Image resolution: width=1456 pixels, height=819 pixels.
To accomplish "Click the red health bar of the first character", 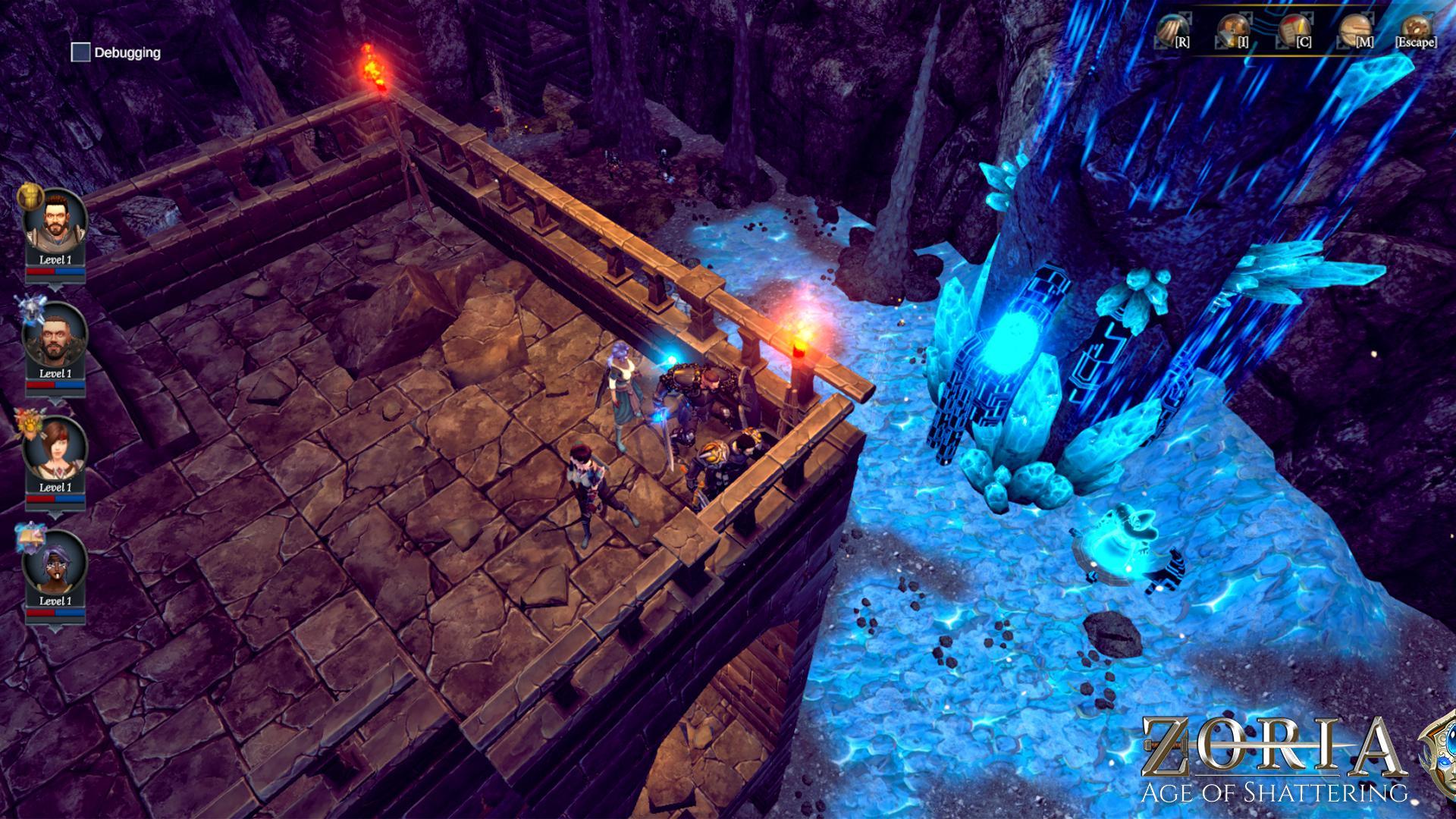I will (41, 271).
